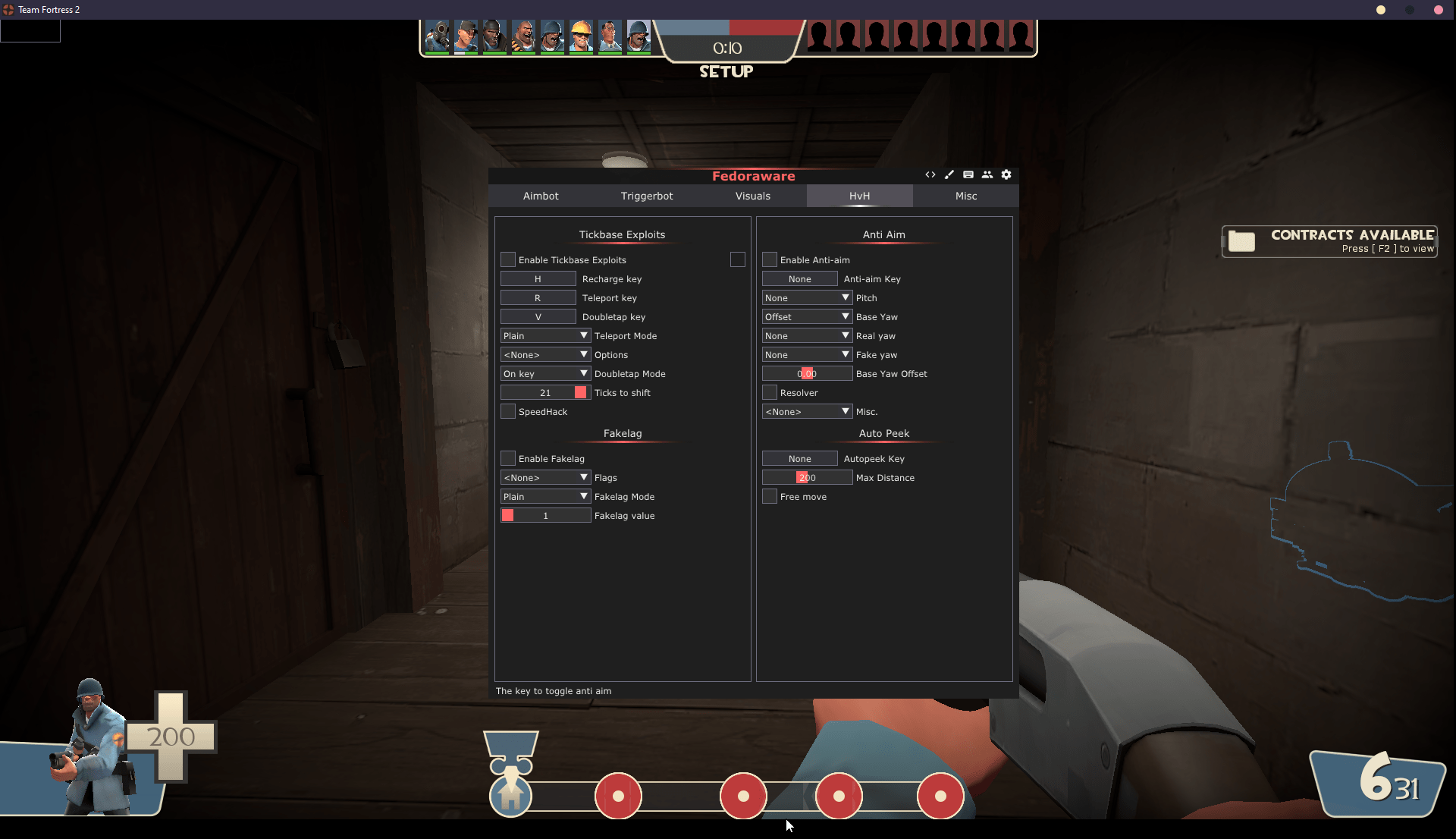
Task: Click the Doubletap key bind button labeled V
Action: point(538,316)
